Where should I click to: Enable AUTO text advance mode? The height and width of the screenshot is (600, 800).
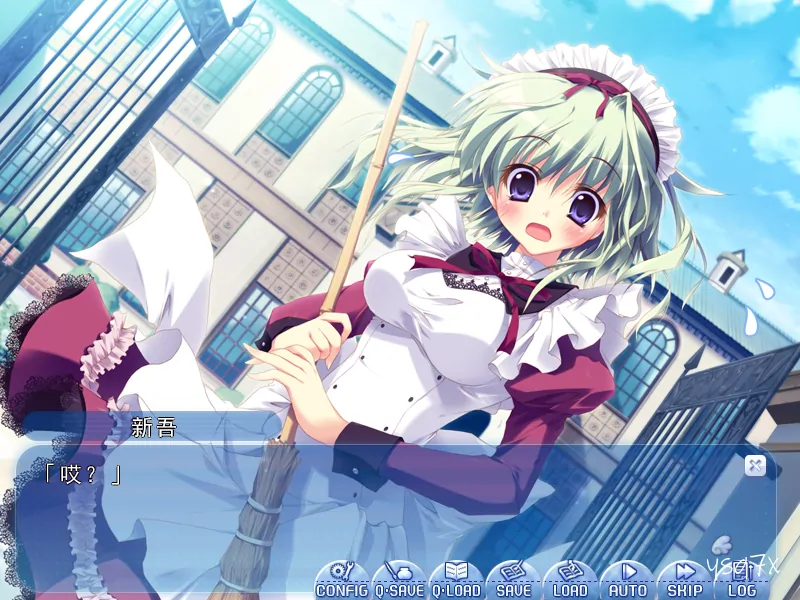point(627,581)
